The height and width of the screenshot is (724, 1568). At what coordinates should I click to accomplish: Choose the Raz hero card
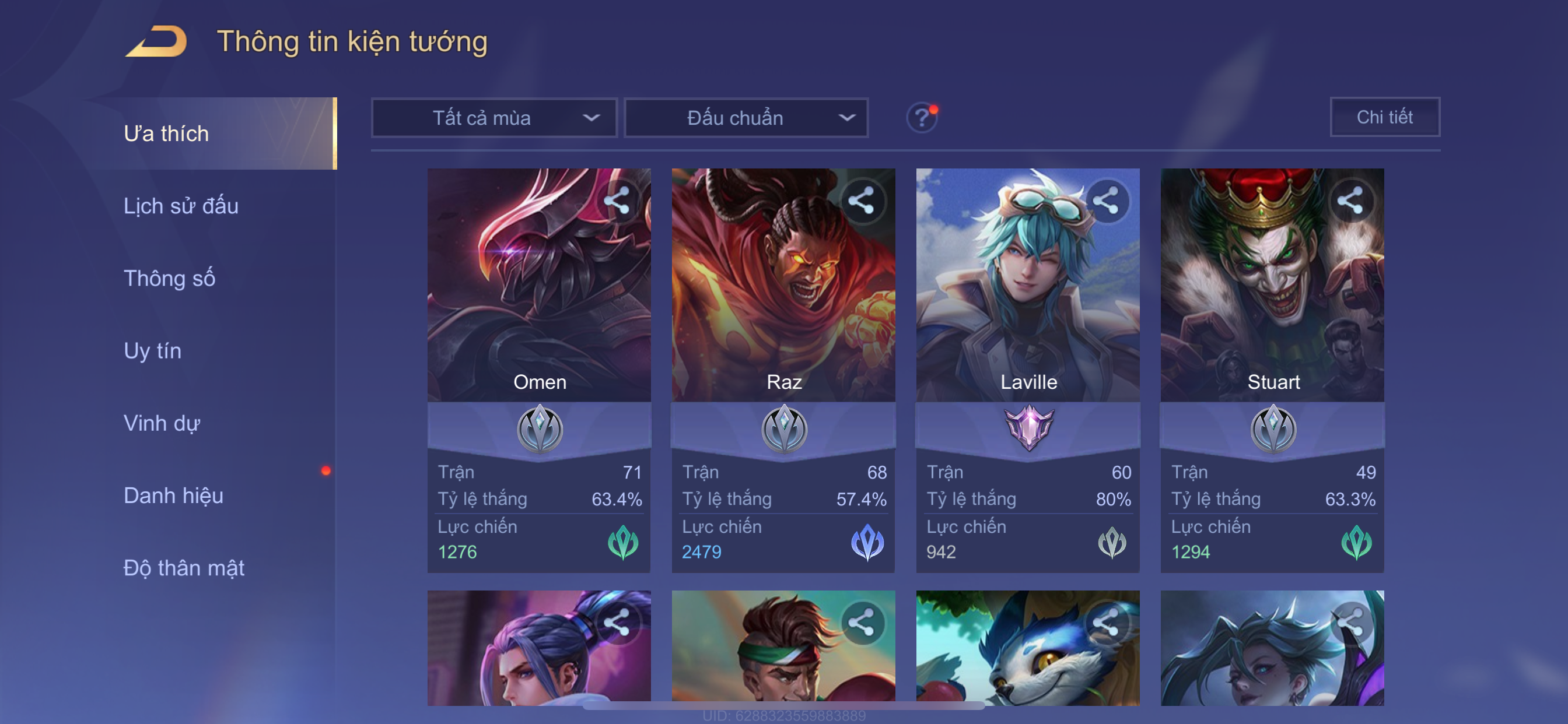[783, 304]
